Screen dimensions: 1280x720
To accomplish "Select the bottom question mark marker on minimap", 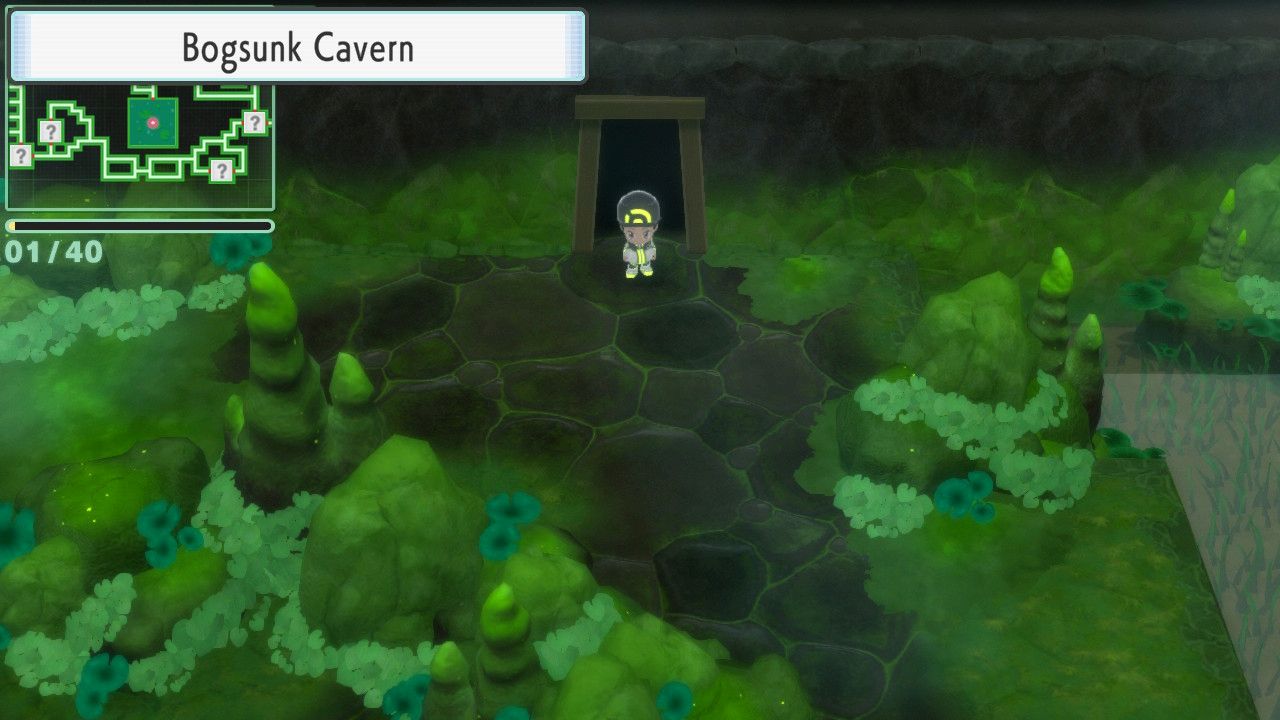I will point(222,168).
